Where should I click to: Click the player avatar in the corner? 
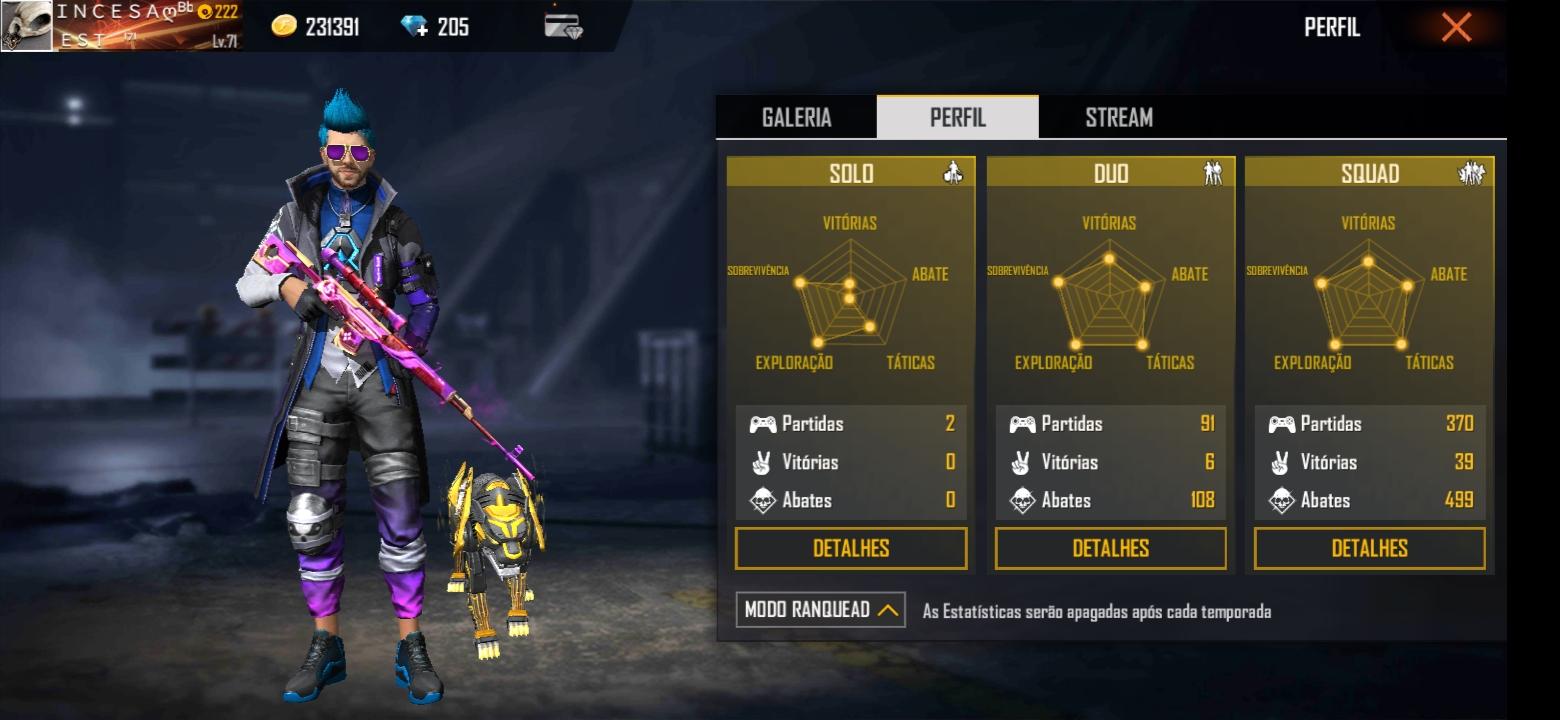[x=26, y=26]
